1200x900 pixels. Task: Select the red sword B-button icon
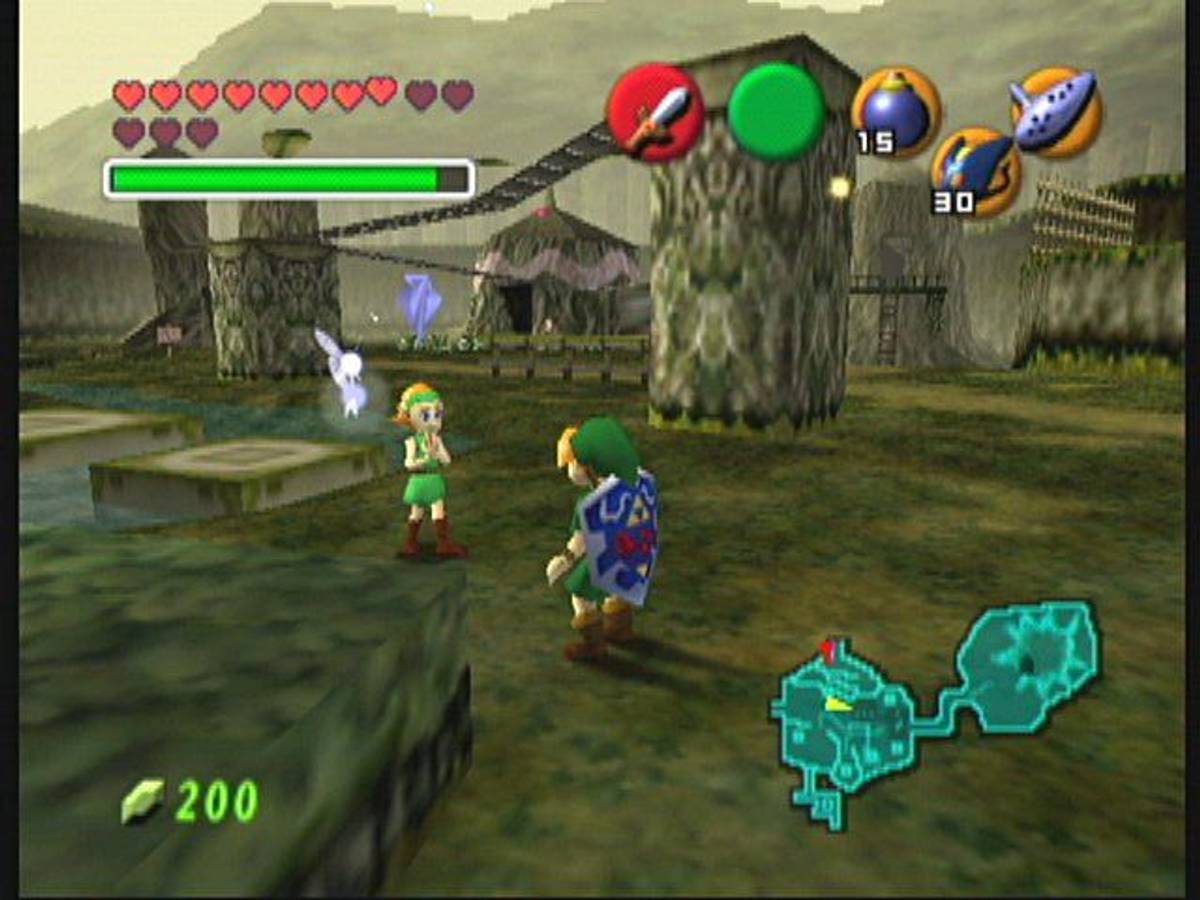click(655, 112)
